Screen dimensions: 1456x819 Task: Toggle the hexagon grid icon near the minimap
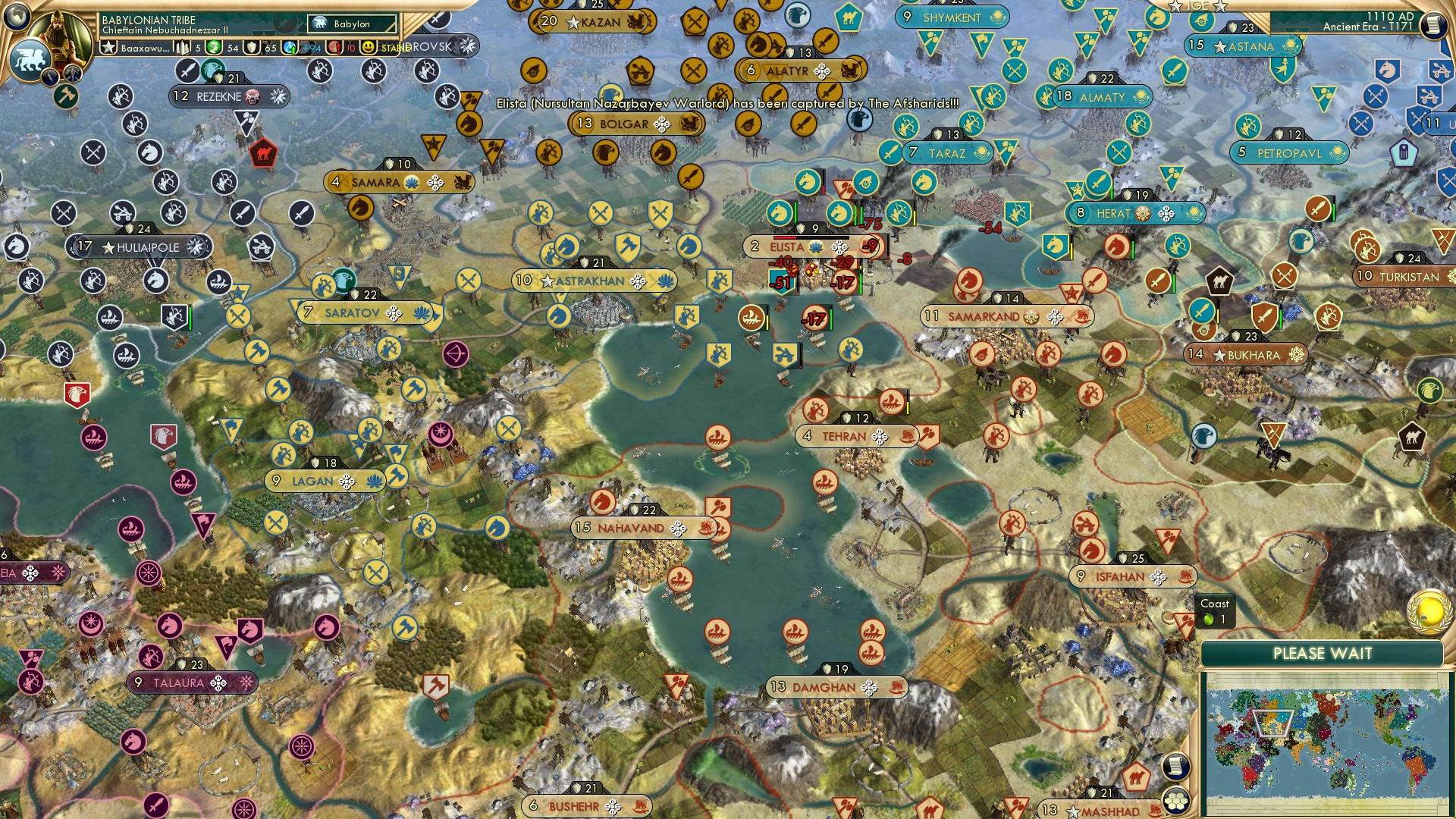(x=1176, y=802)
